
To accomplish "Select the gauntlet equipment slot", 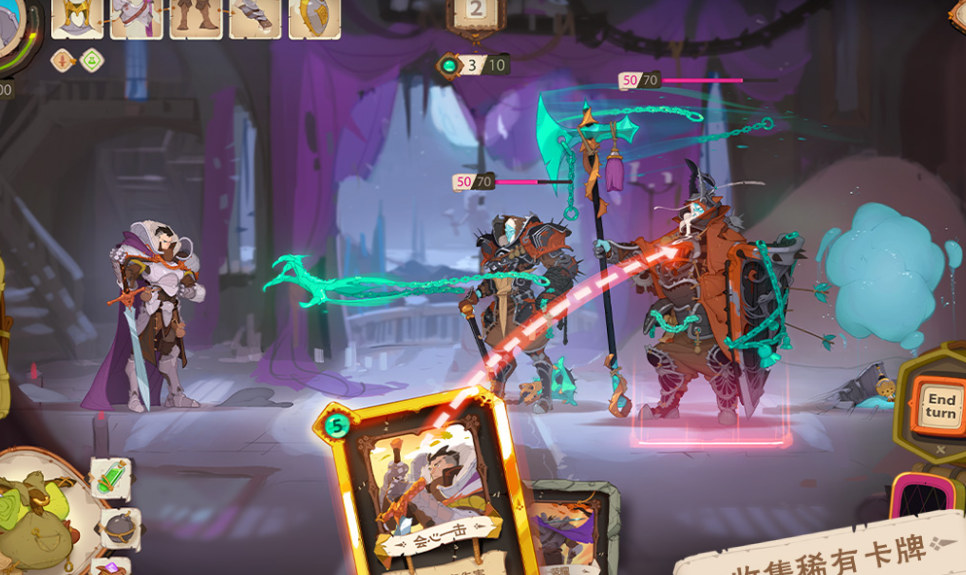I will click(x=255, y=17).
